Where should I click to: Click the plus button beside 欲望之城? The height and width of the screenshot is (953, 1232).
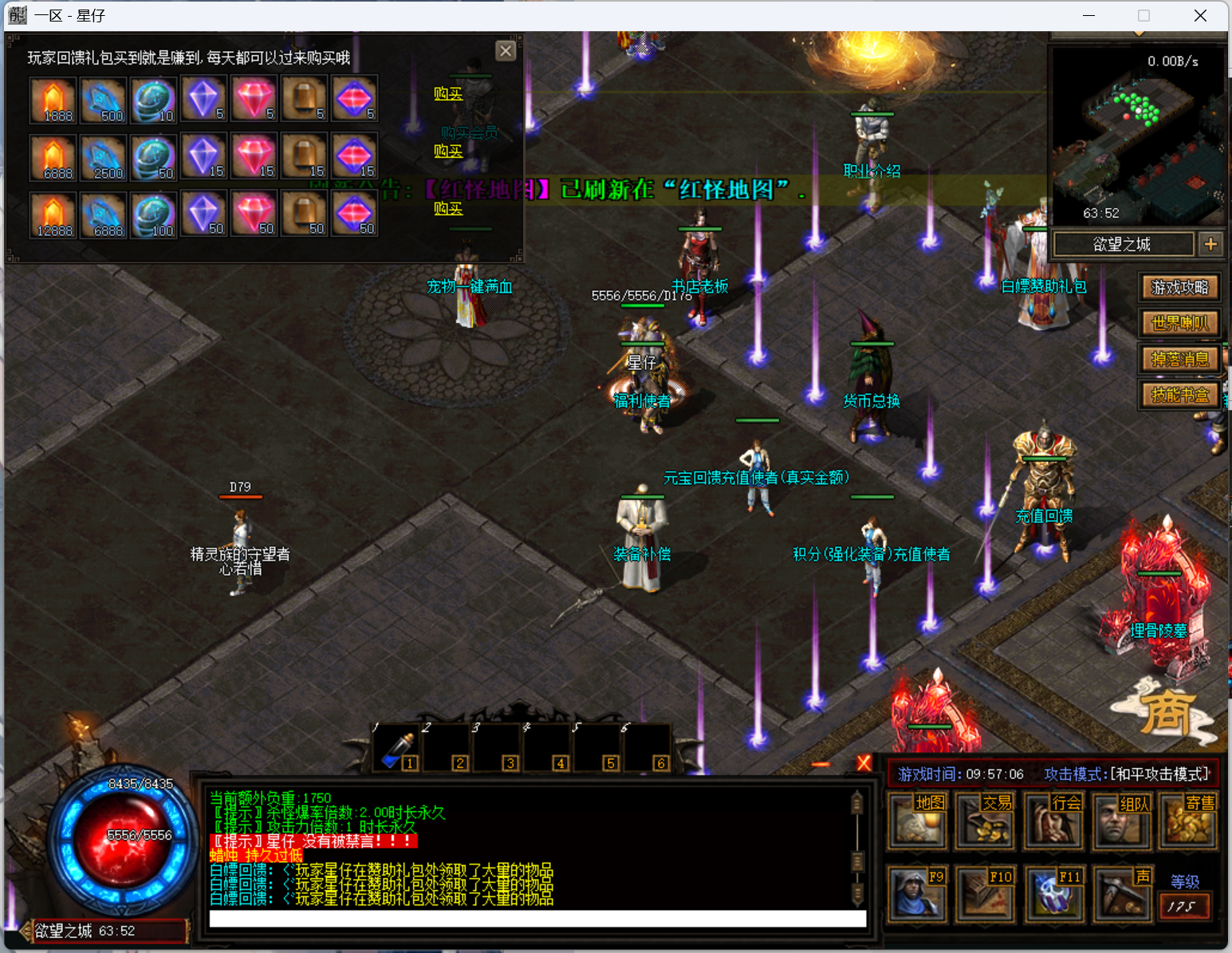point(1210,244)
